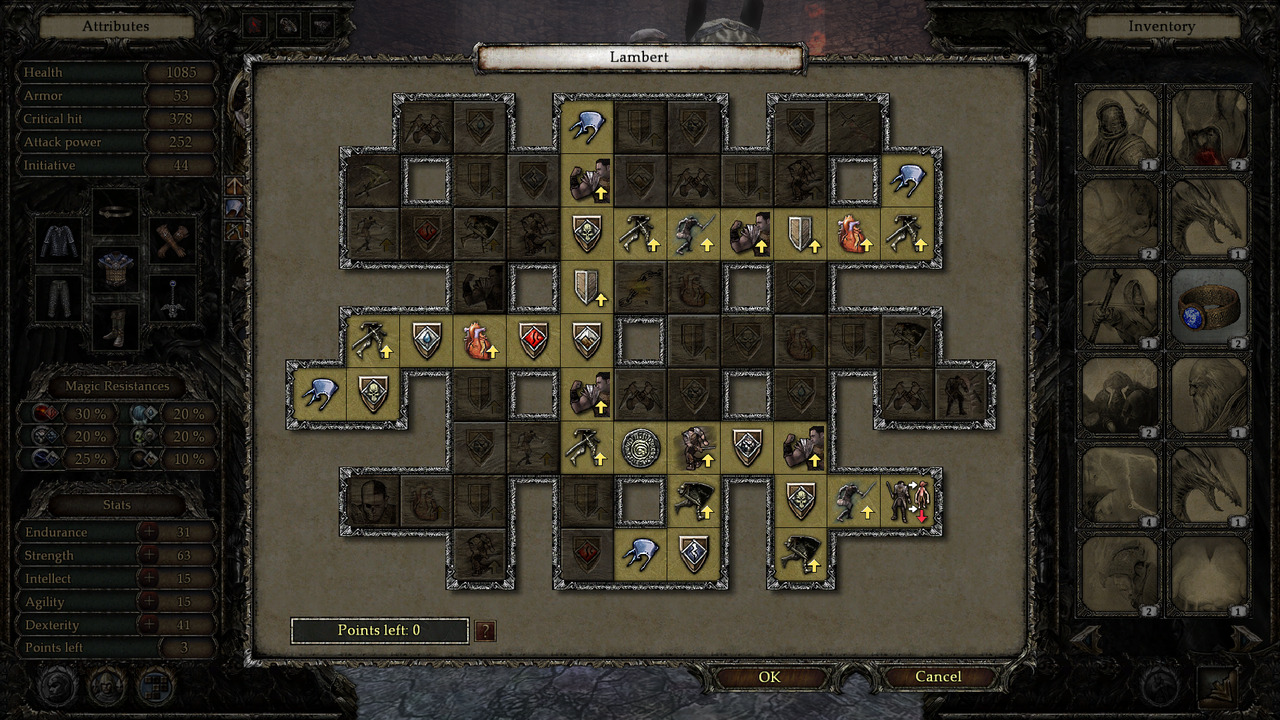Select the long-sleeved shirt equipment slot
The height and width of the screenshot is (720, 1280).
coord(58,240)
